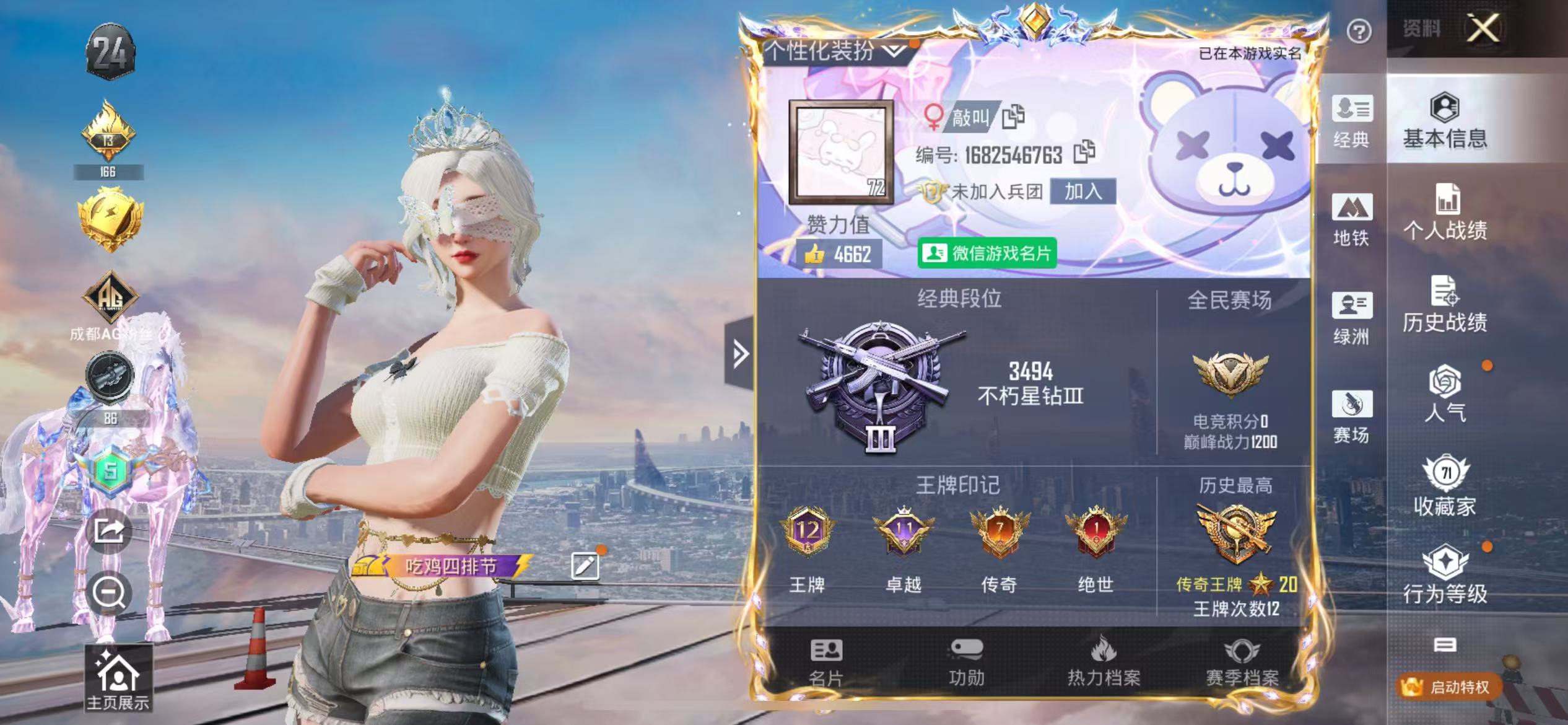This screenshot has width=1568, height=725.
Task: View the 热力档案 heat archive
Action: click(1104, 663)
